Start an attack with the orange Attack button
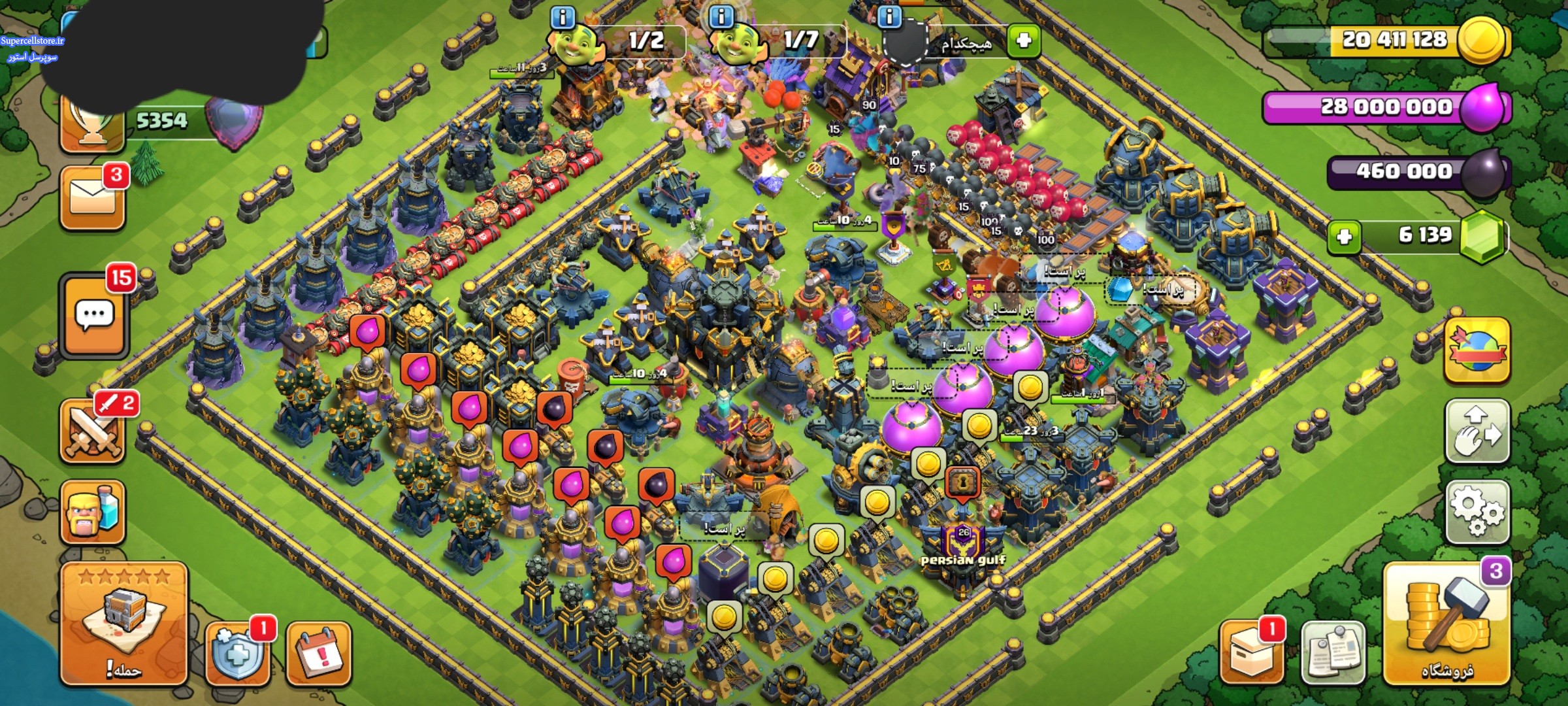 [x=123, y=623]
